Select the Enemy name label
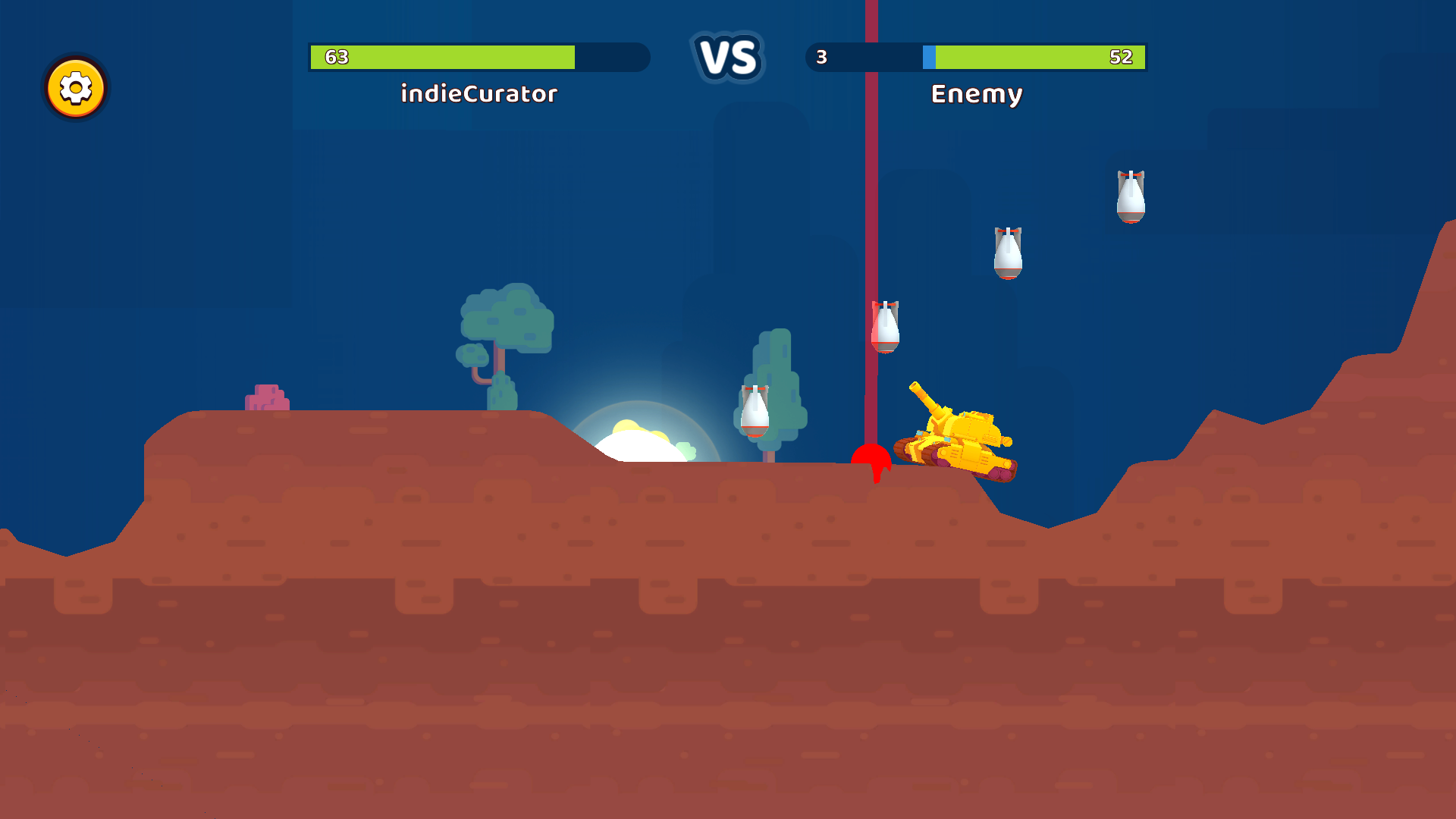Screen dimensions: 1456x819 [977, 94]
